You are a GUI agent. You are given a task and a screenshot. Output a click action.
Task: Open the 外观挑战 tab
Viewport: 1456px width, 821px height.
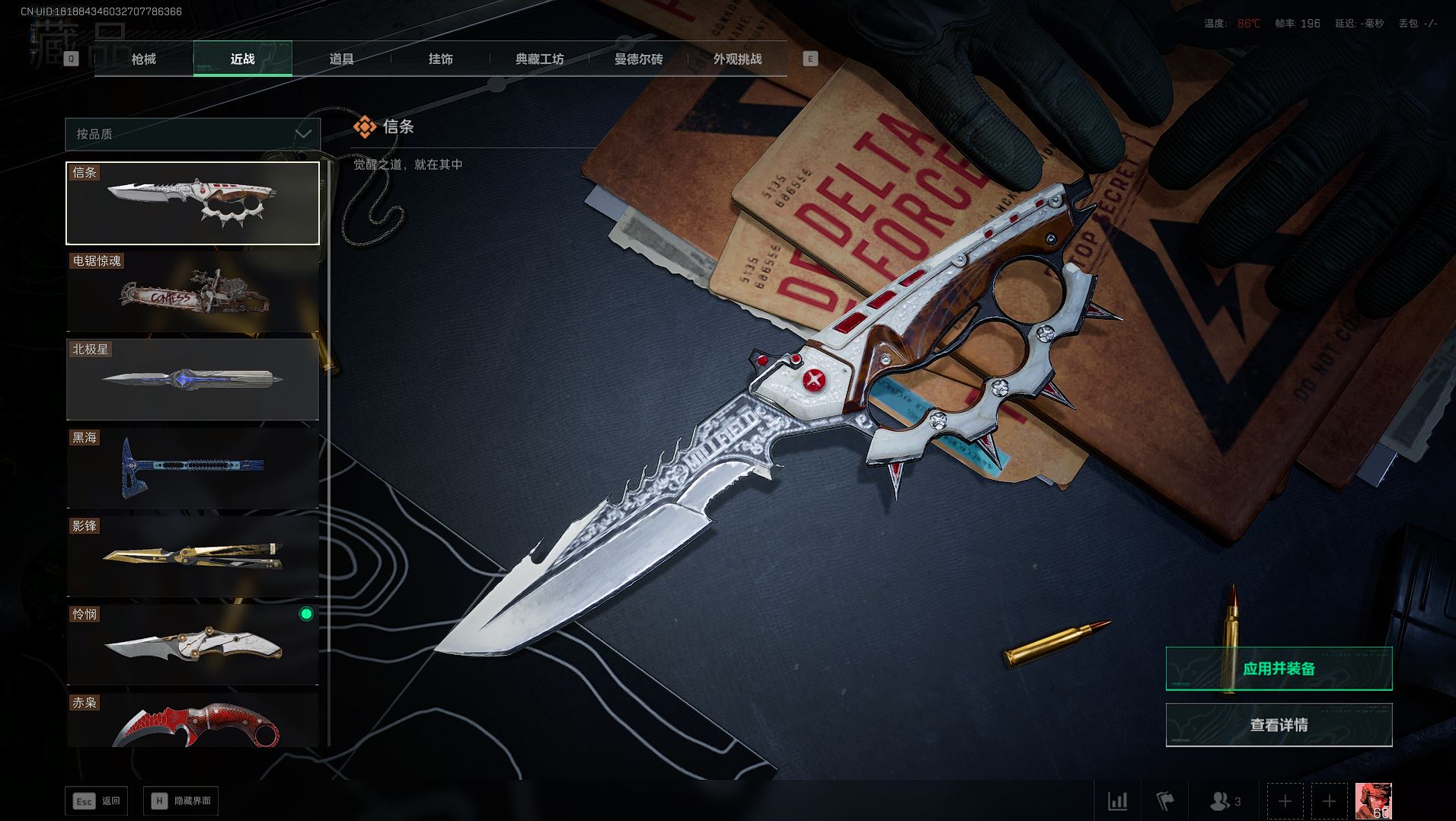click(737, 59)
